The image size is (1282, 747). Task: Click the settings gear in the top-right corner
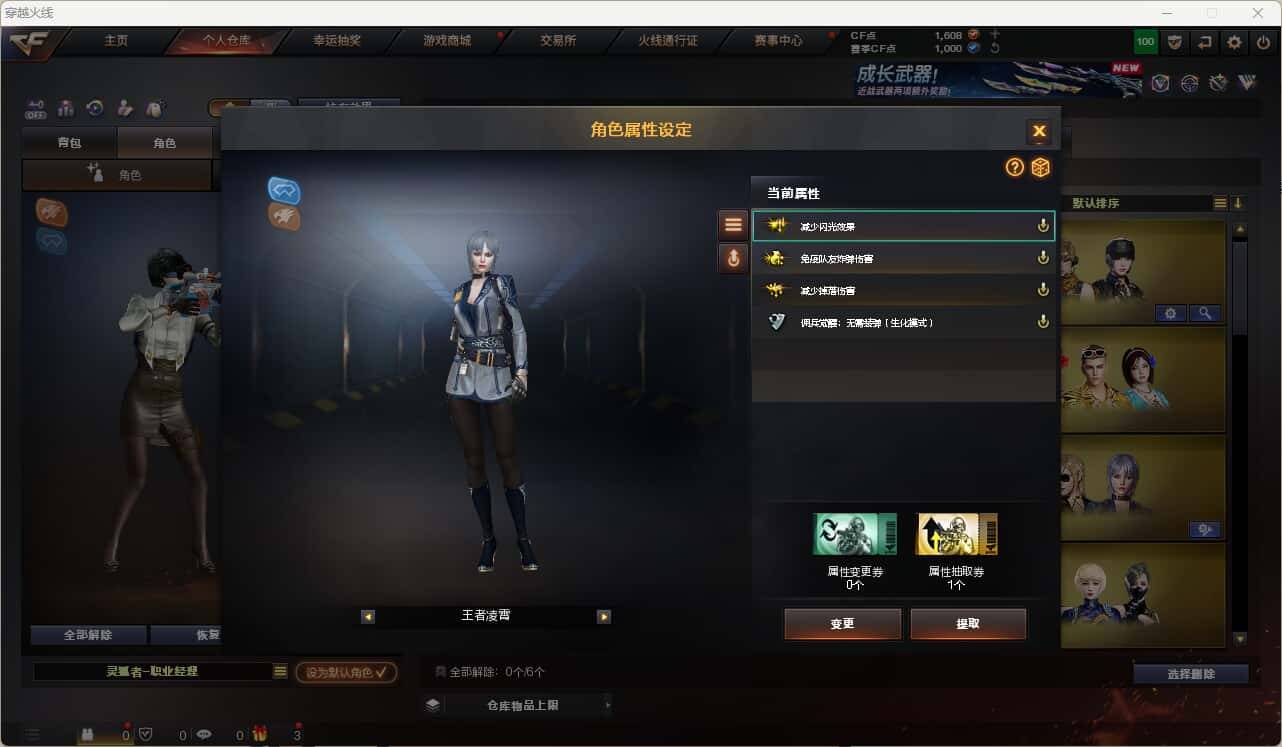point(1233,42)
